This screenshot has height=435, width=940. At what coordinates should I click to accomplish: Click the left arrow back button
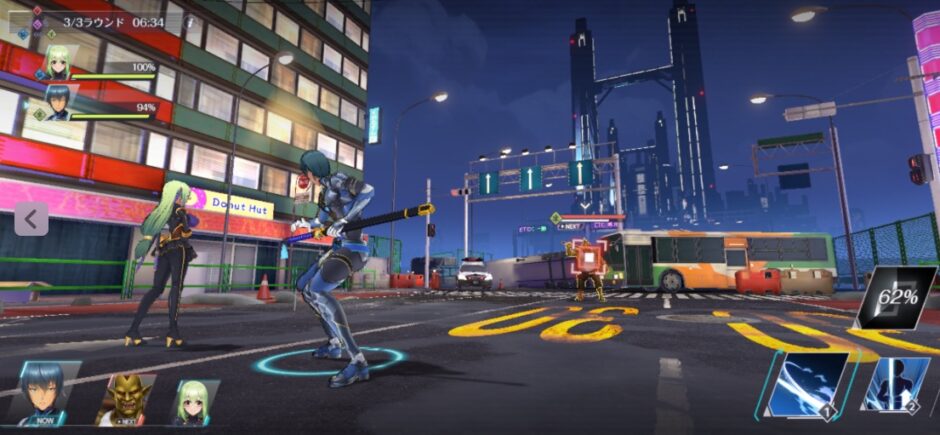(x=30, y=219)
